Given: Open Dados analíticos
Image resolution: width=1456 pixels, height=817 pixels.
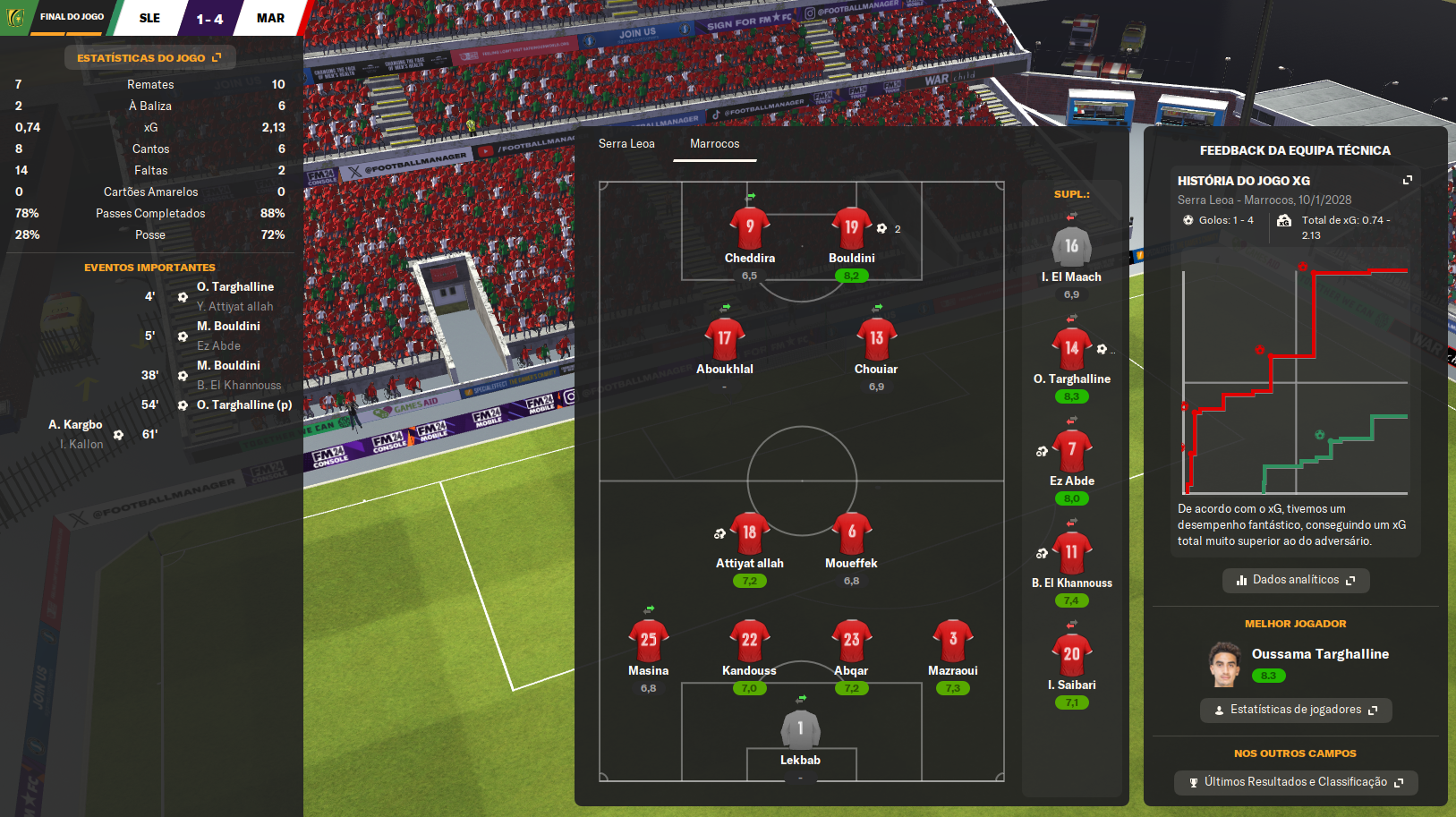Looking at the screenshot, I should click(1295, 580).
